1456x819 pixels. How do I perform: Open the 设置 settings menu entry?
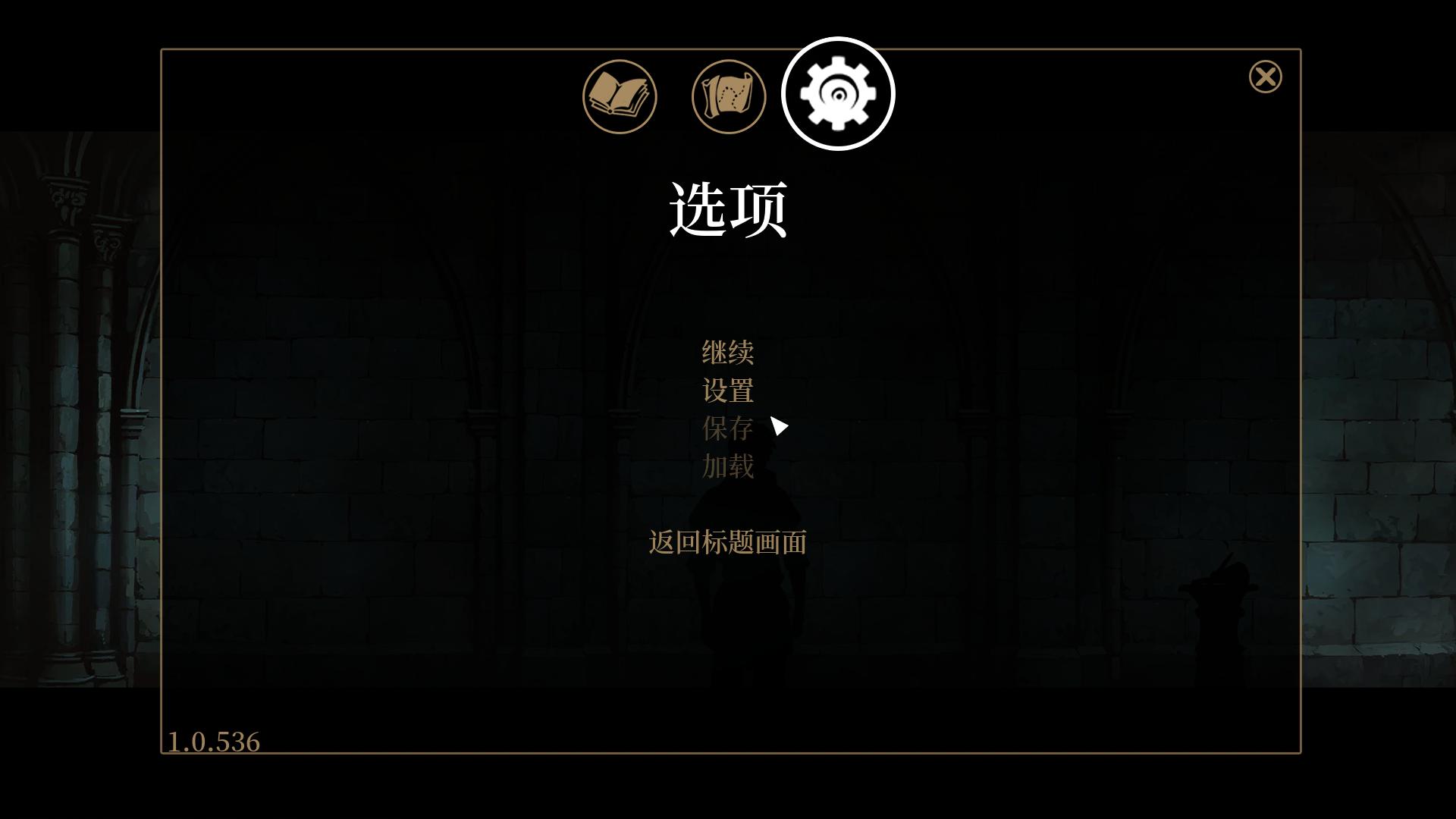click(726, 390)
